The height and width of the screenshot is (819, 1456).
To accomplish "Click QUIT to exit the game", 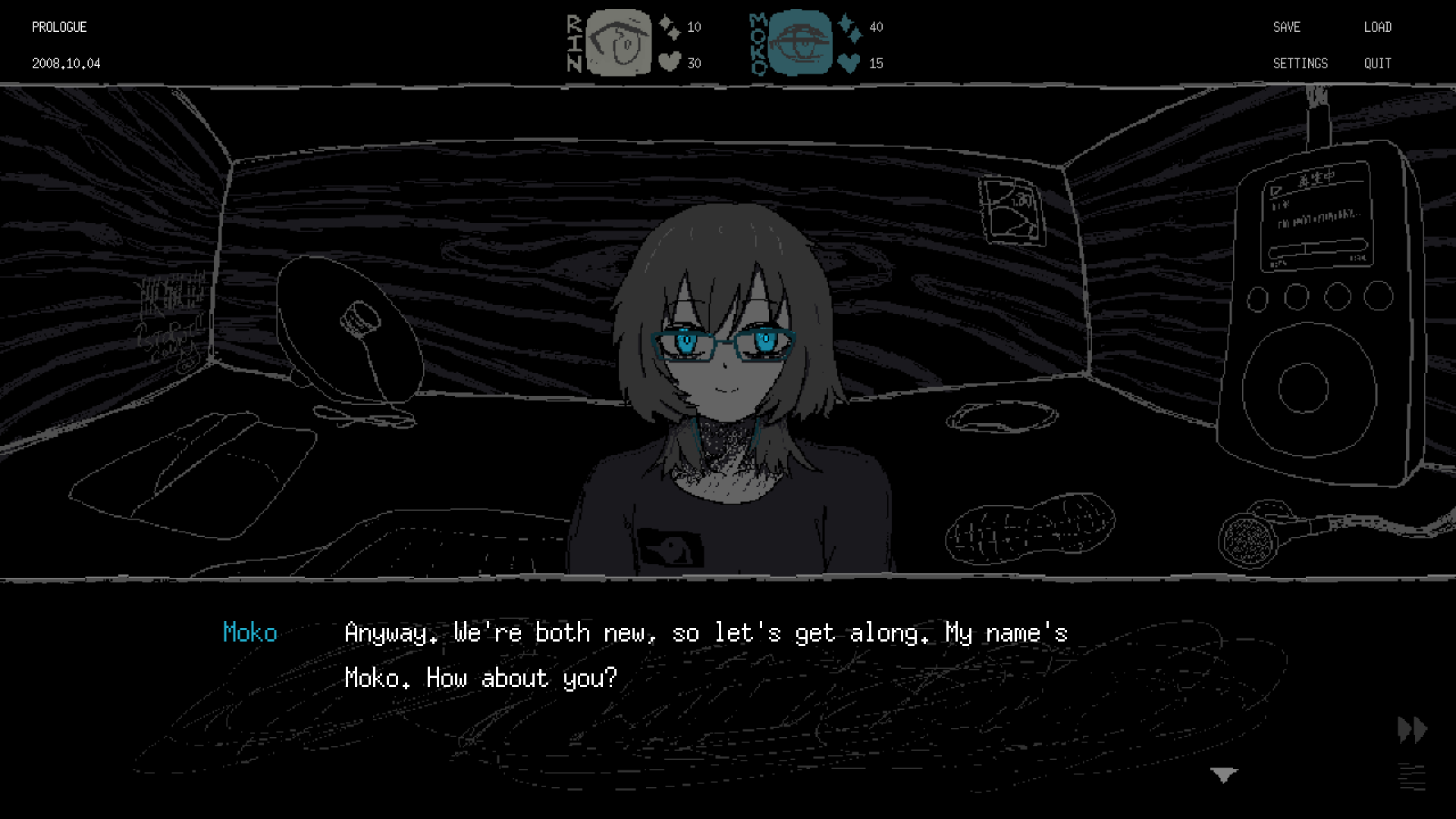I will tap(1376, 64).
